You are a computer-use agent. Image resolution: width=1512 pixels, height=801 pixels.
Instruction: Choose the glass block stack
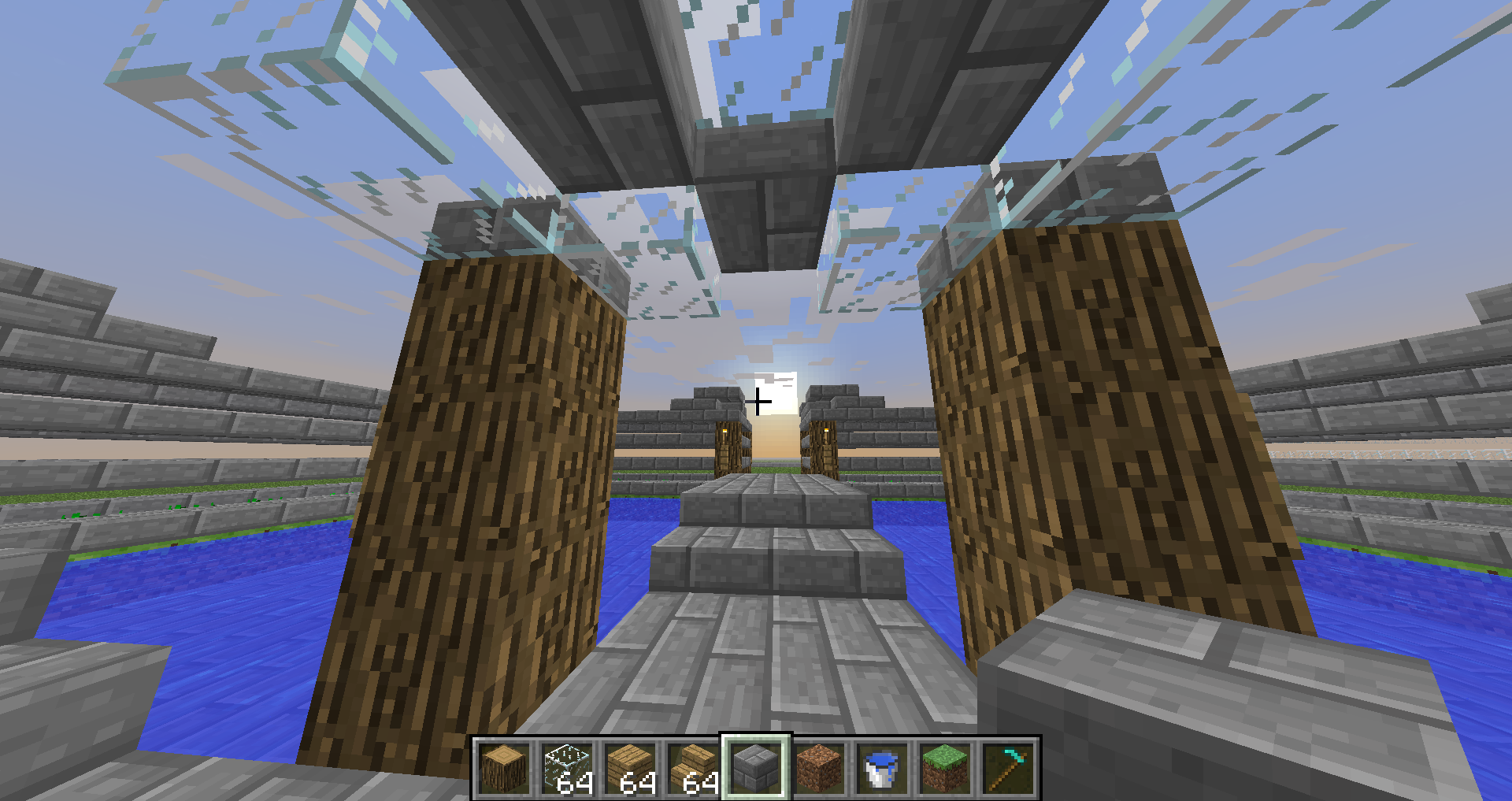(x=567, y=768)
